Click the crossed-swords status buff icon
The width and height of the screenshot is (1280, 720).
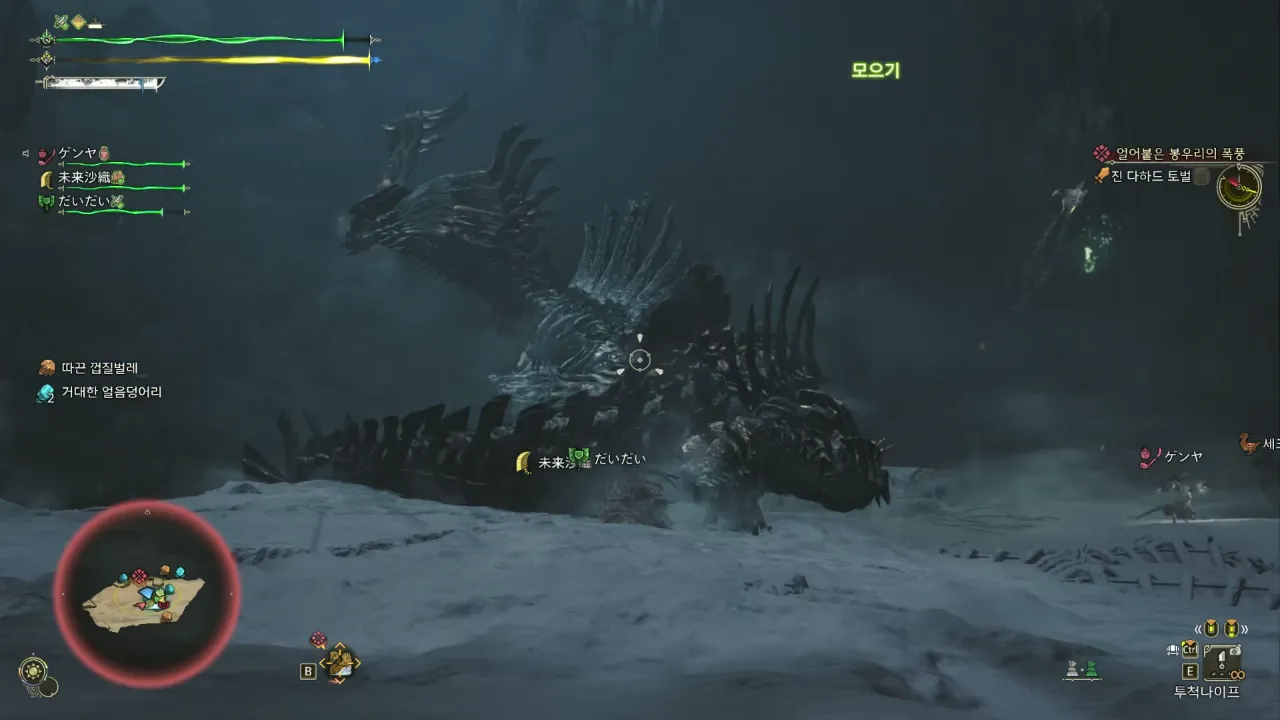pos(61,21)
